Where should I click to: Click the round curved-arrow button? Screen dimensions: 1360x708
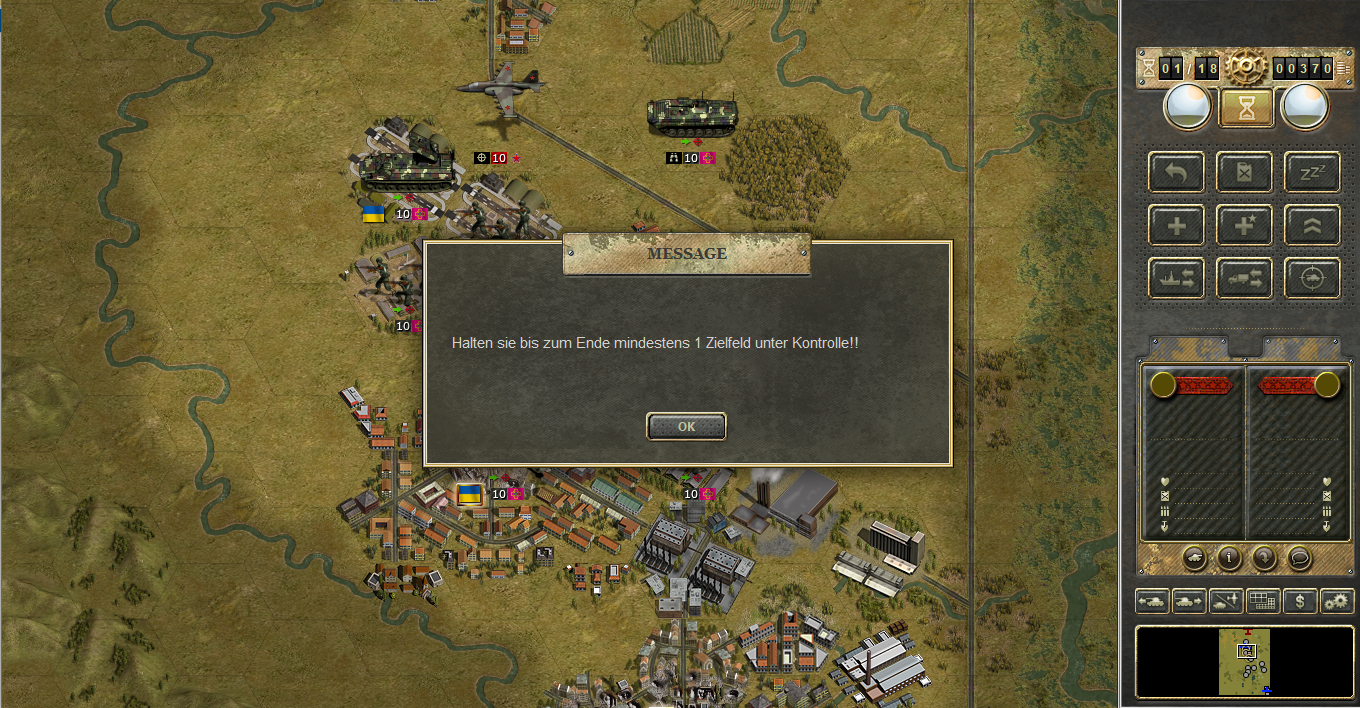click(x=1264, y=558)
